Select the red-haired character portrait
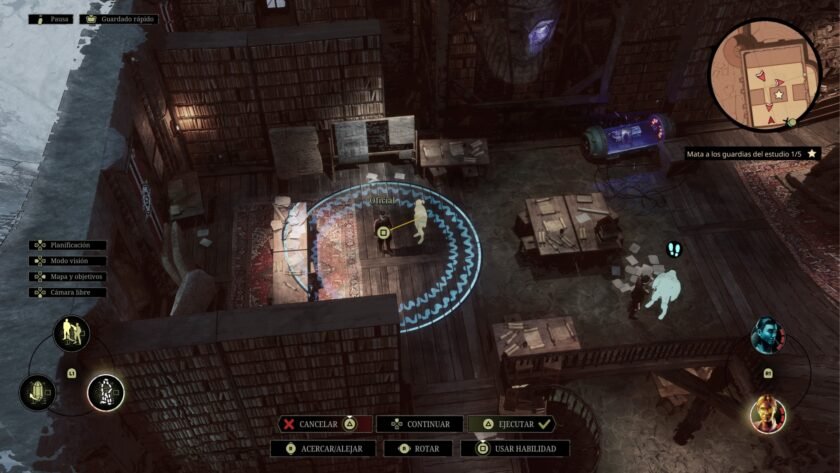The width and height of the screenshot is (840, 473). tap(767, 413)
